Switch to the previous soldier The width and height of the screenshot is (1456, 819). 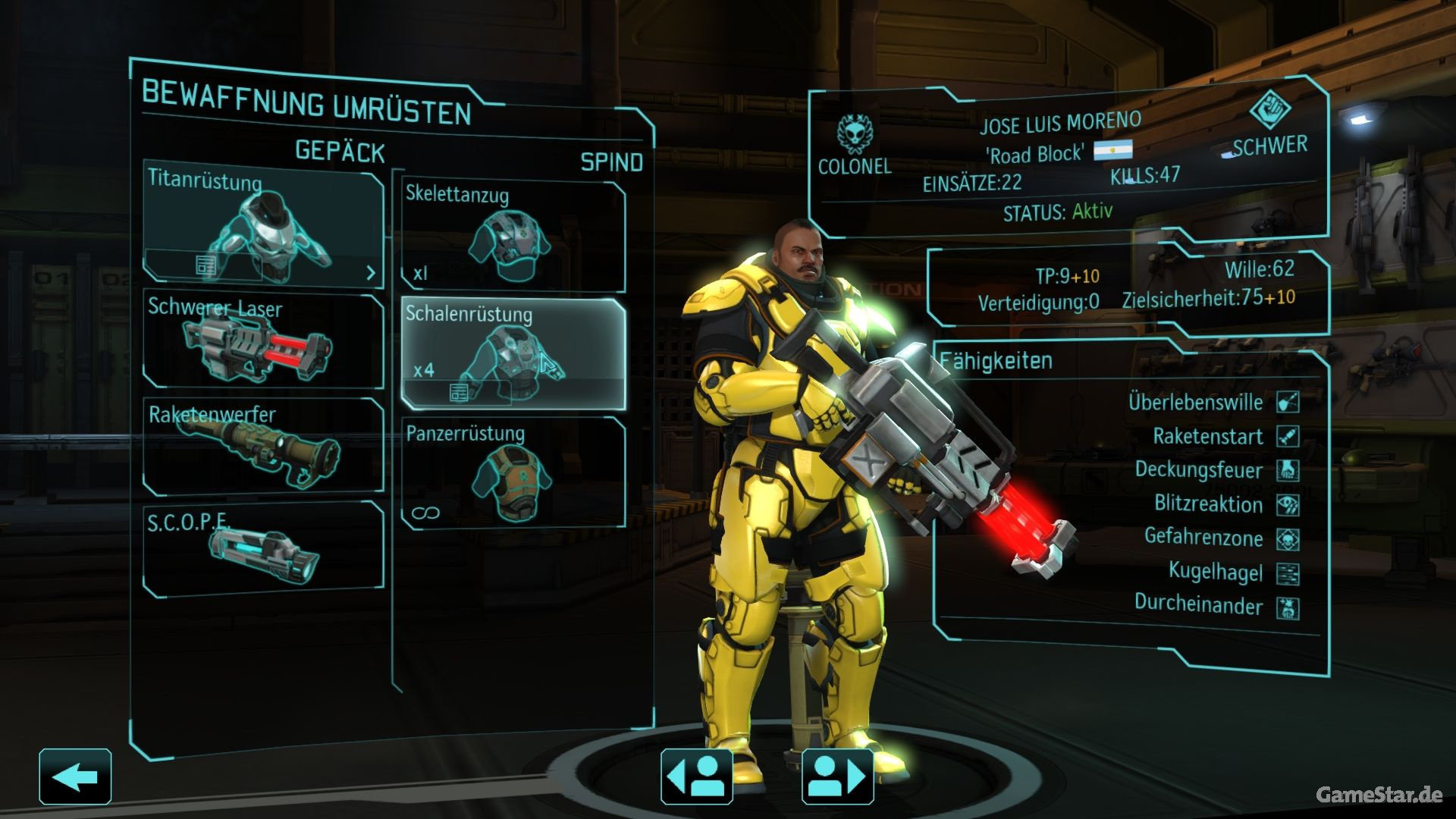coord(696,777)
